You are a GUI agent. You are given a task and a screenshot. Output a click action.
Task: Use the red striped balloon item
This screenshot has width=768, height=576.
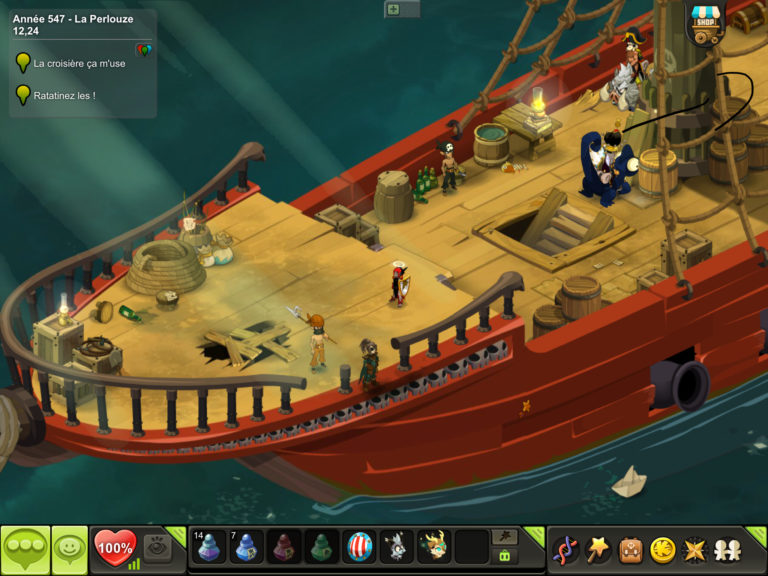(359, 547)
